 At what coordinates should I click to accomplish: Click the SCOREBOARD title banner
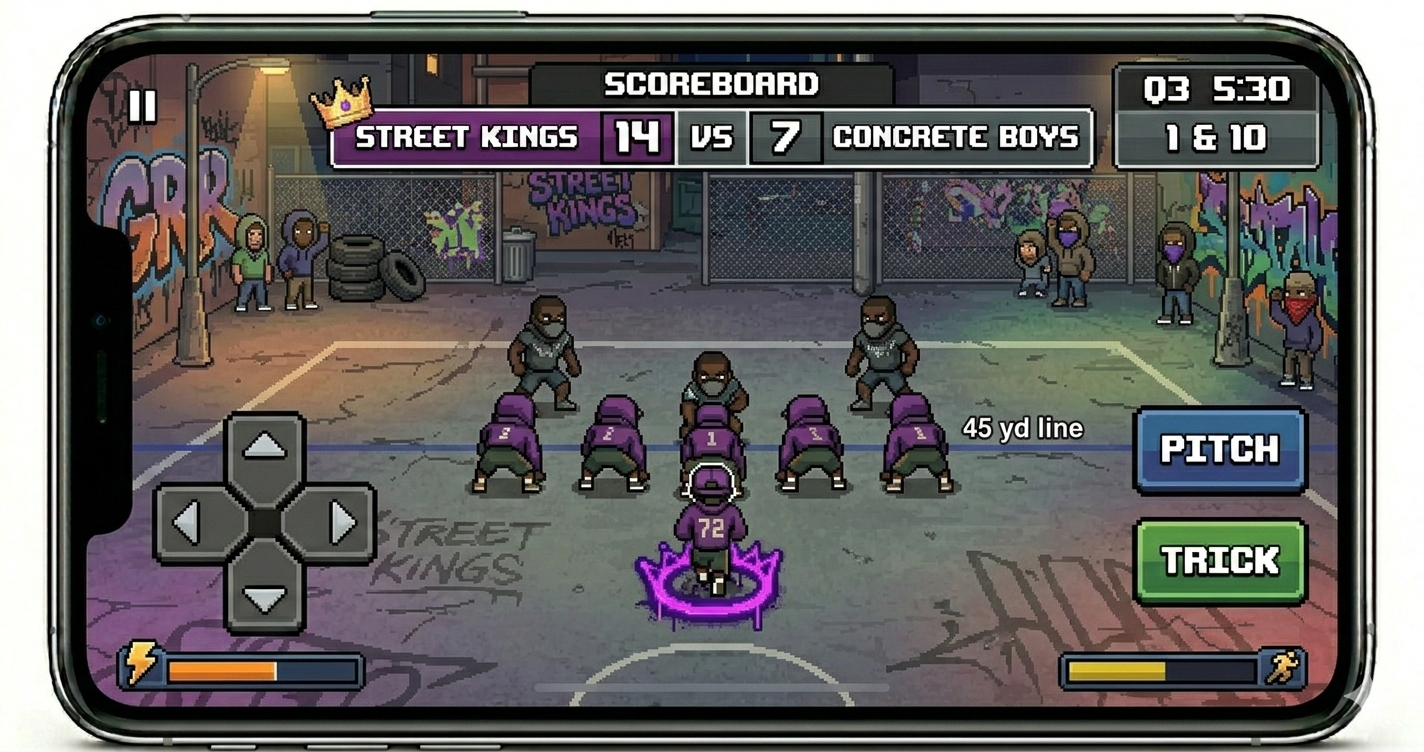coord(712,84)
